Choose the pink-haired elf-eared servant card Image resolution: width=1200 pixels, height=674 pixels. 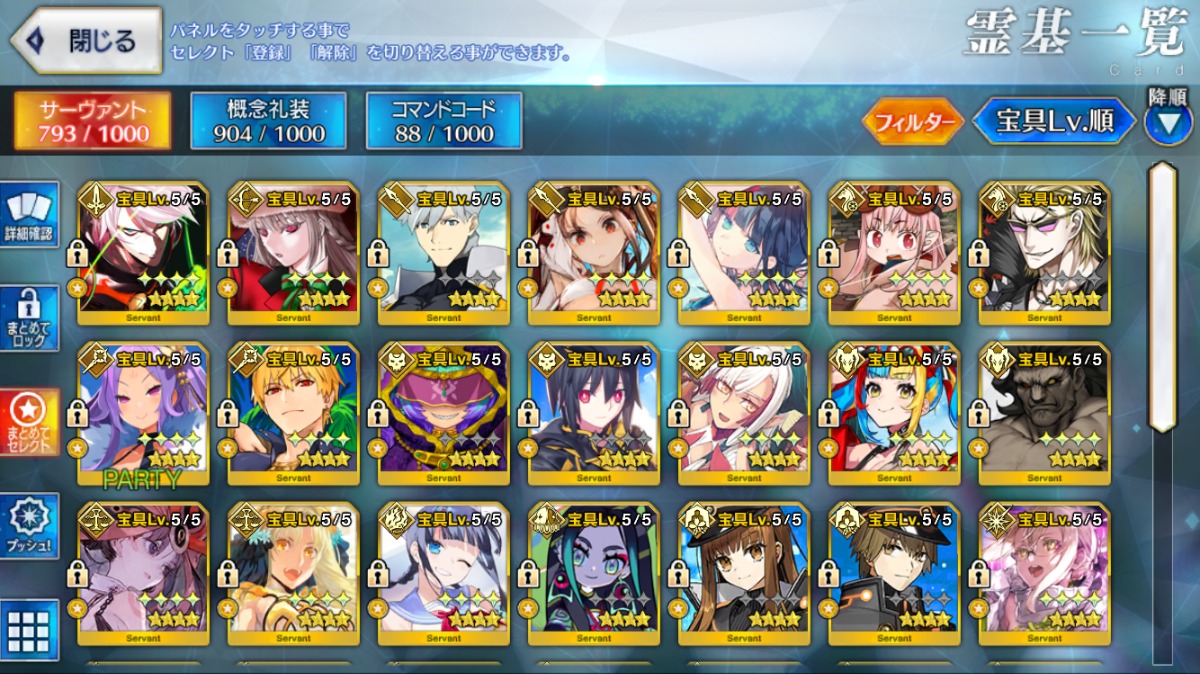point(894,254)
